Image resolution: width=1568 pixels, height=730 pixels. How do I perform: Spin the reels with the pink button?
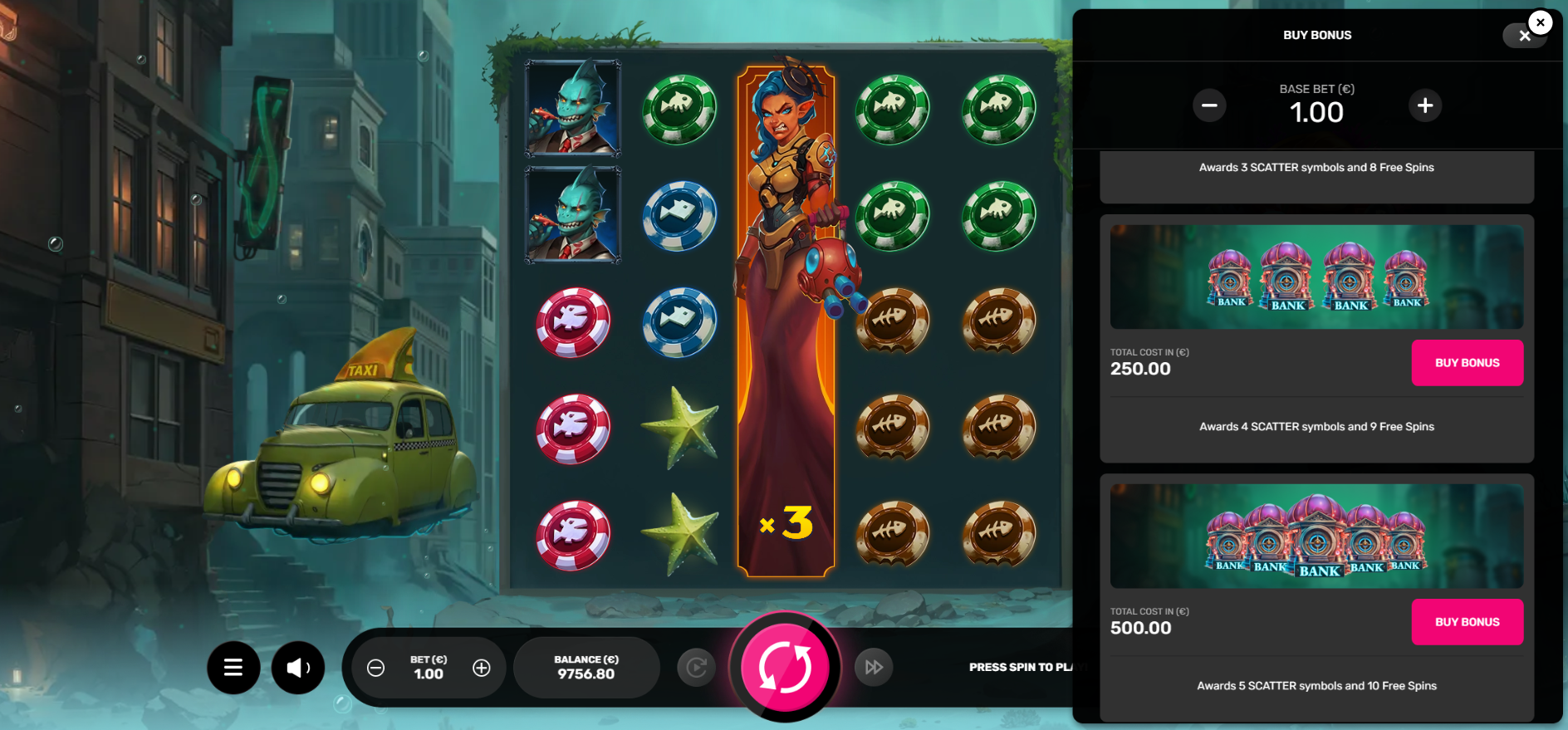785,667
